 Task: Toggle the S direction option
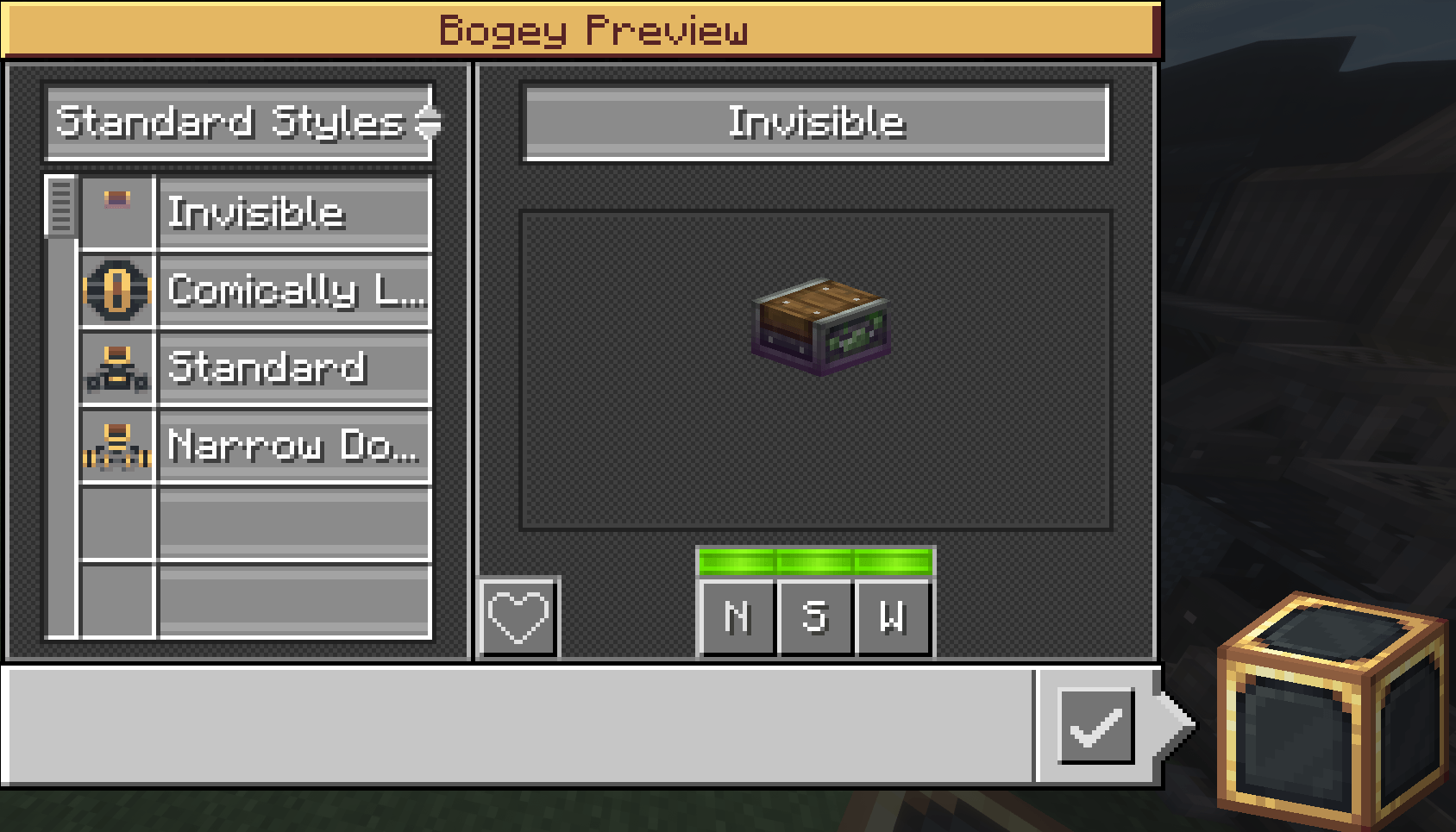[815, 617]
